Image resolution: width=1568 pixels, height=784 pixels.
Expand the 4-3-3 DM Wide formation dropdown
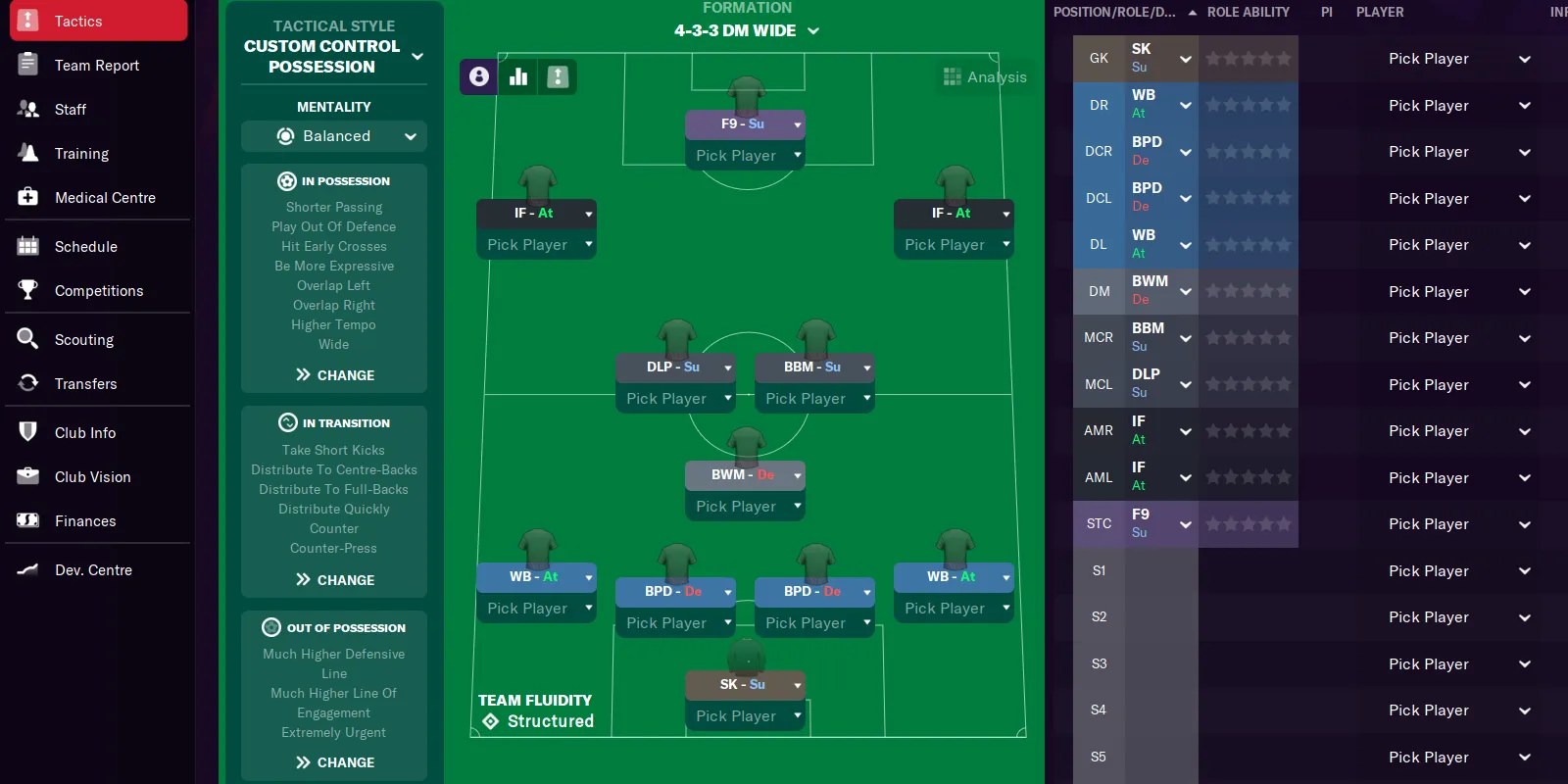pyautogui.click(x=813, y=30)
